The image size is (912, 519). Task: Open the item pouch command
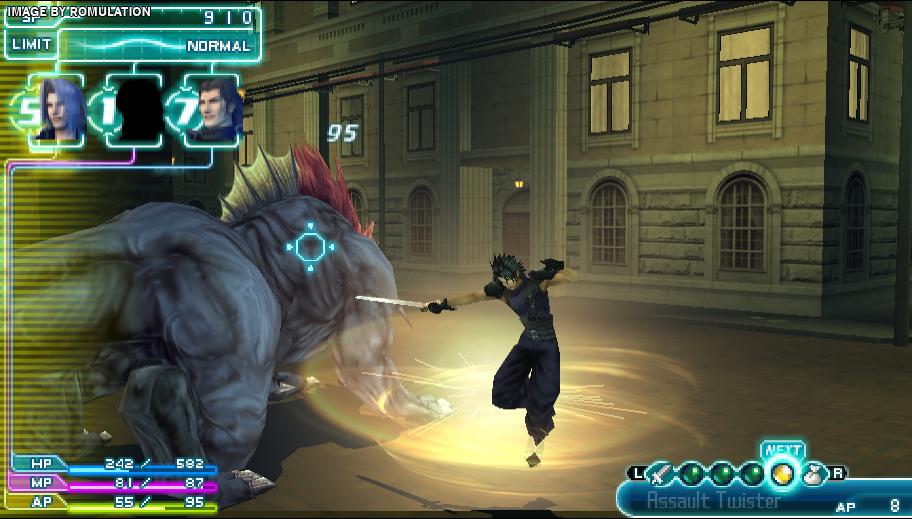[x=813, y=474]
